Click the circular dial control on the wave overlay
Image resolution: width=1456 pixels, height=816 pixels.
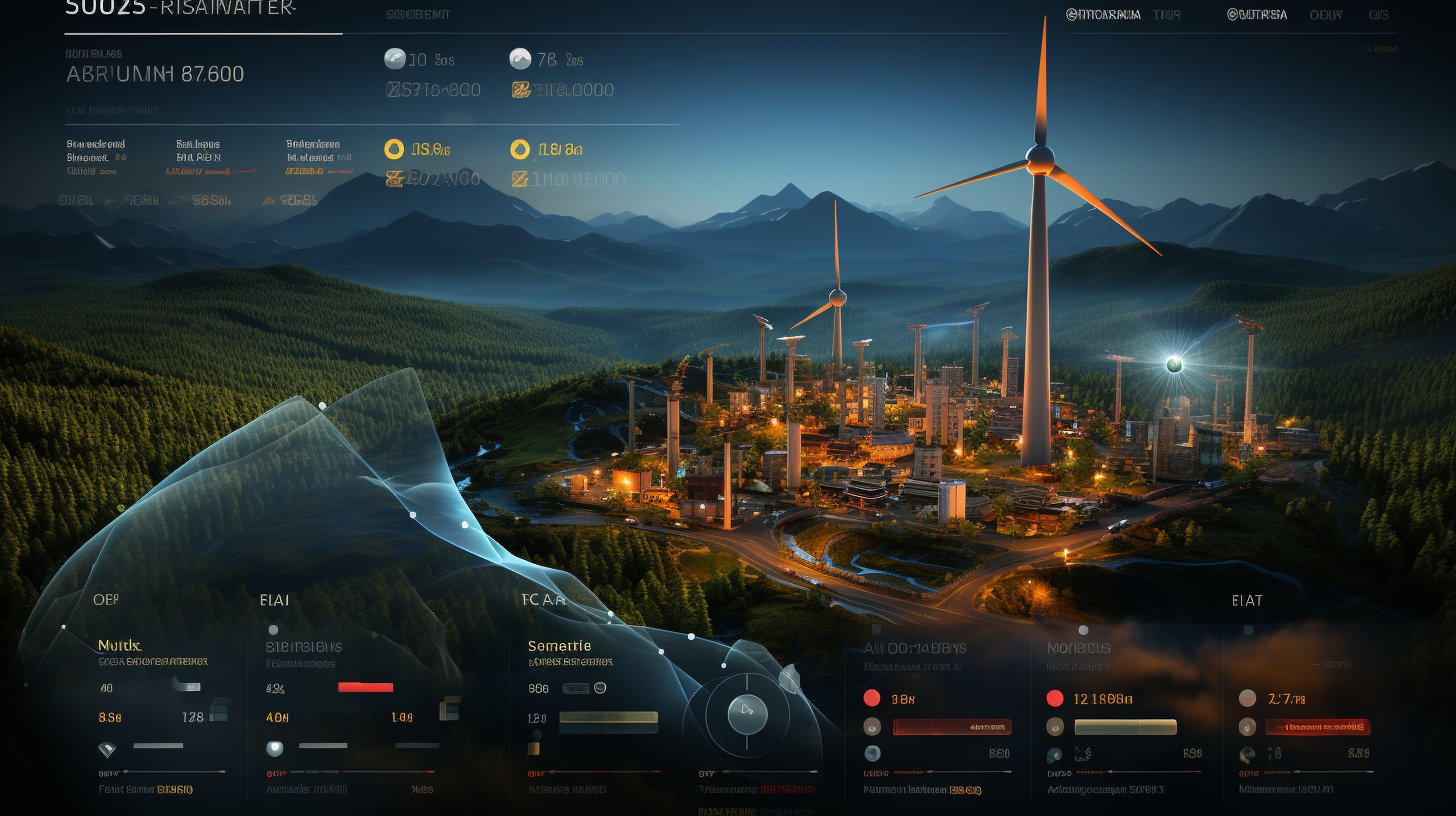pyautogui.click(x=747, y=714)
